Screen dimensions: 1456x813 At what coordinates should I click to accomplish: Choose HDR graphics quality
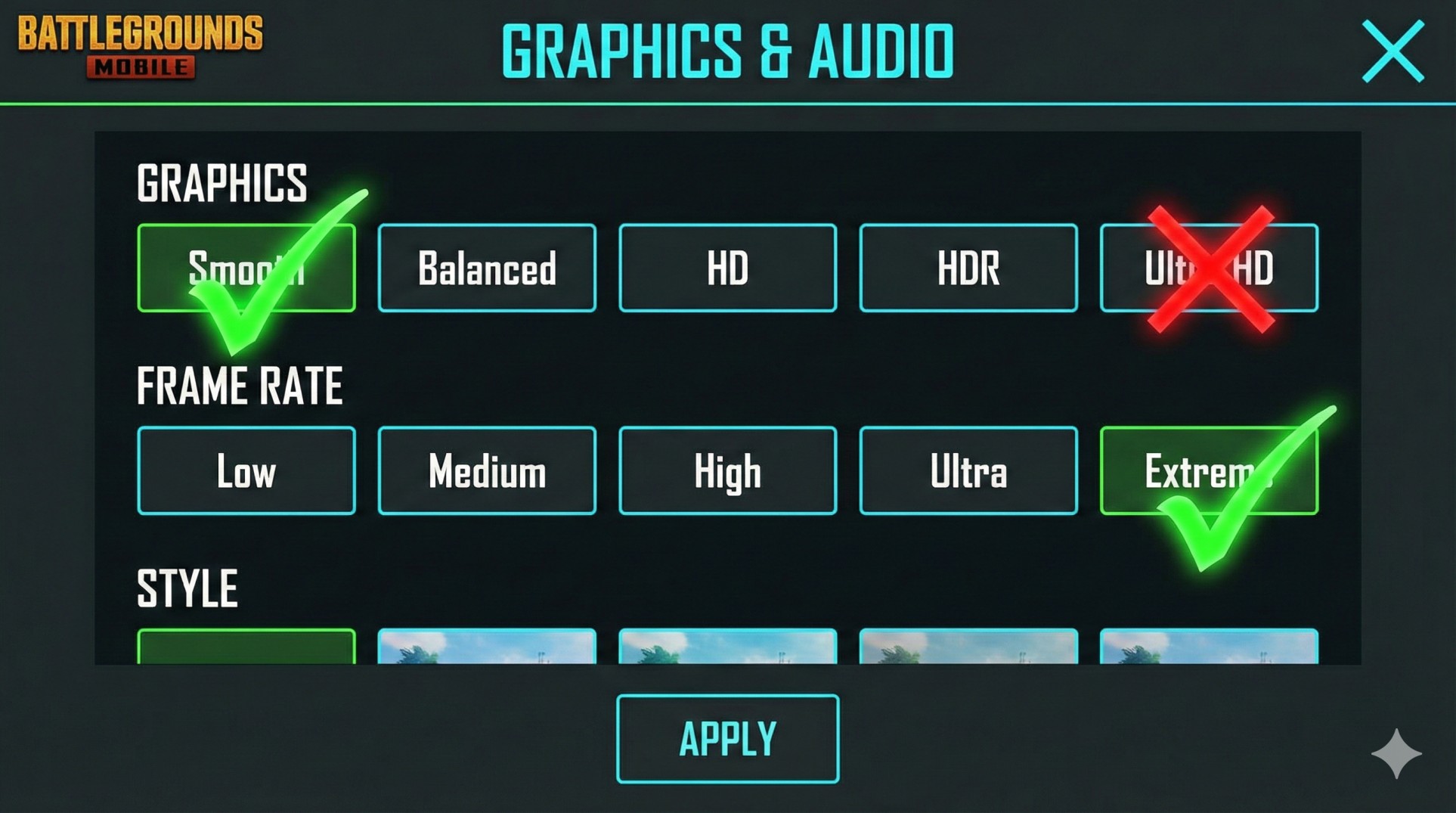(x=968, y=268)
